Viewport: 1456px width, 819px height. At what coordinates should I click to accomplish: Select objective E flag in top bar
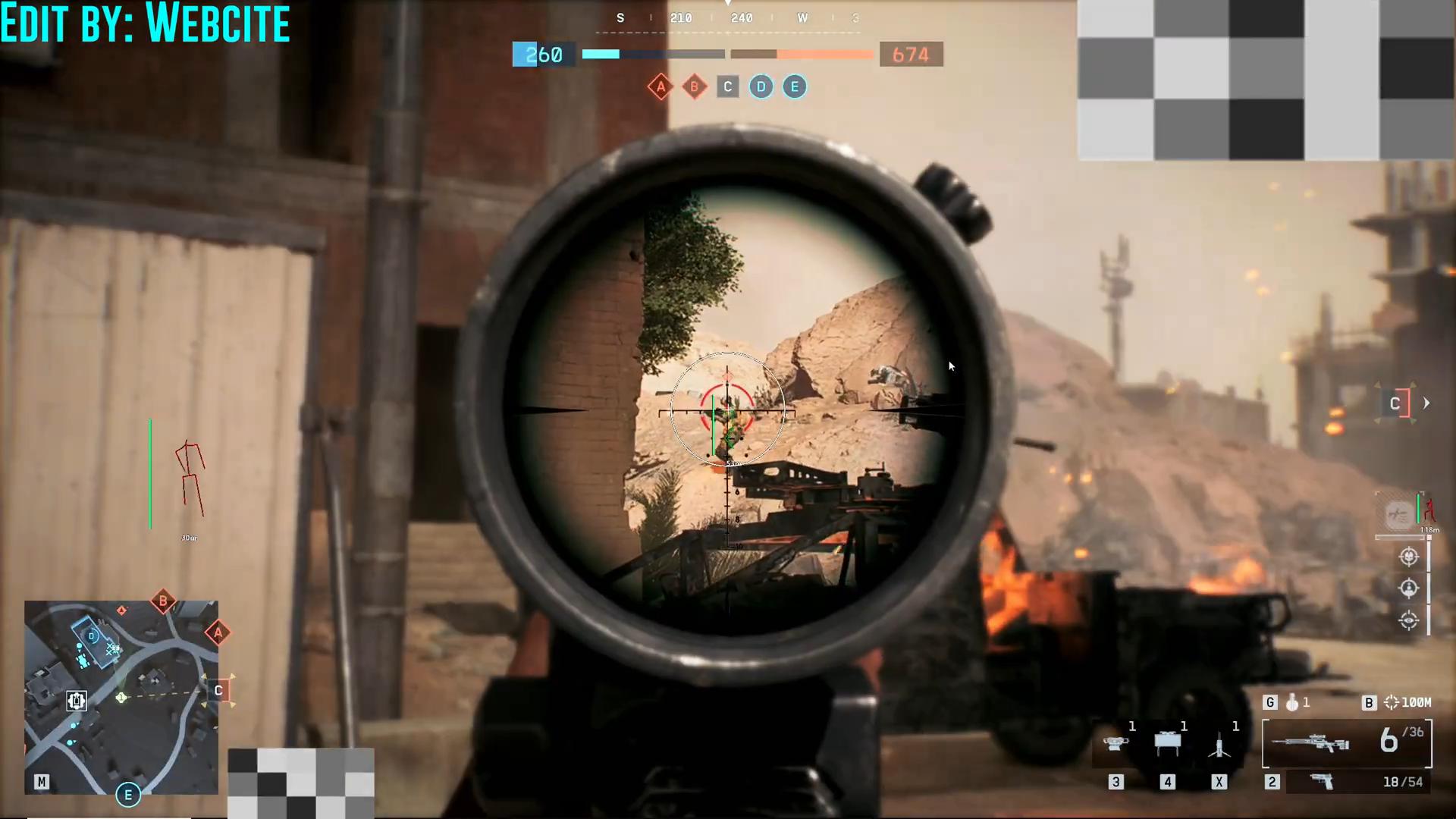point(794,87)
